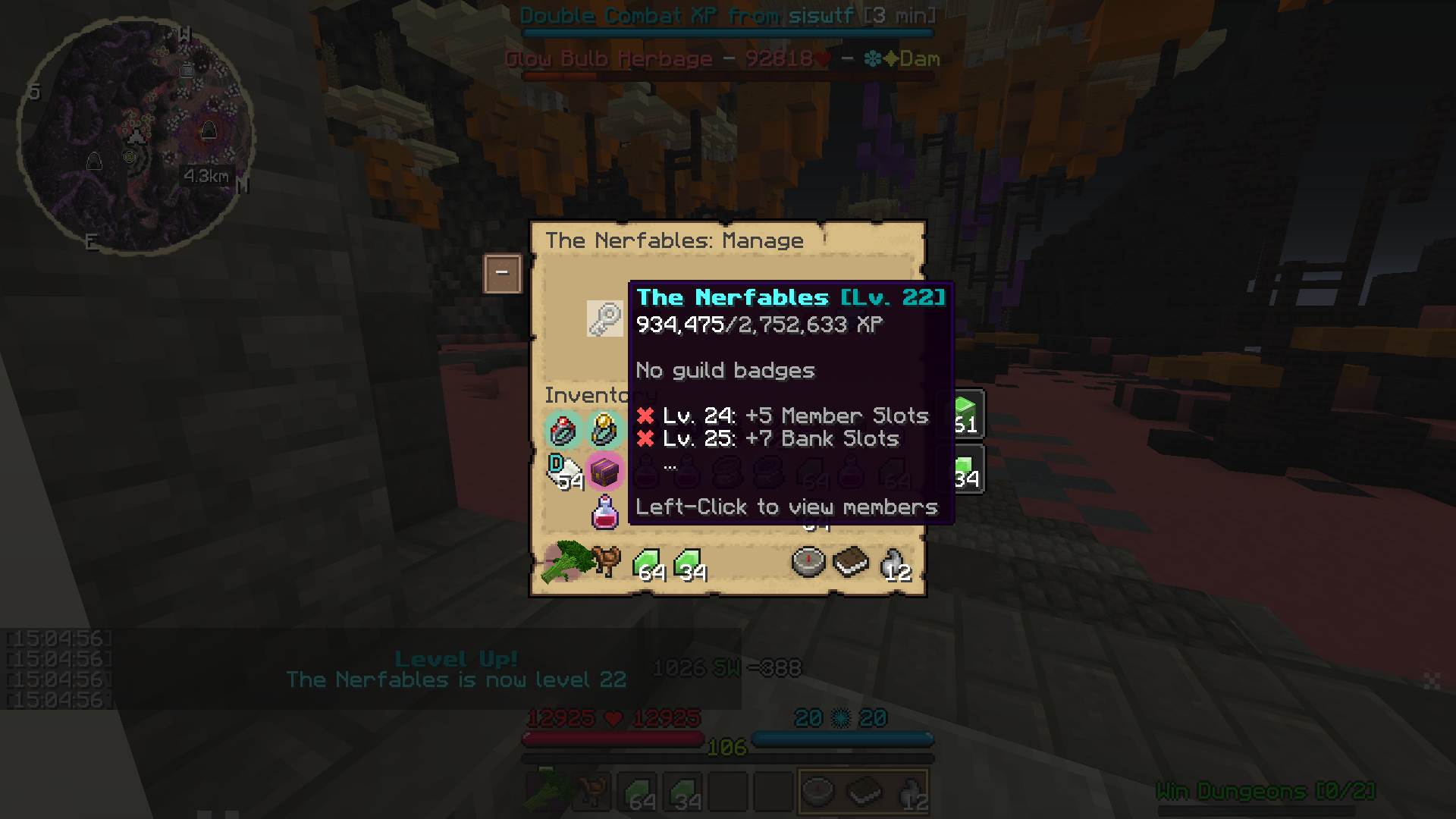Click the minus button beside the Manage panel
The width and height of the screenshot is (1456, 819).
coord(502,273)
